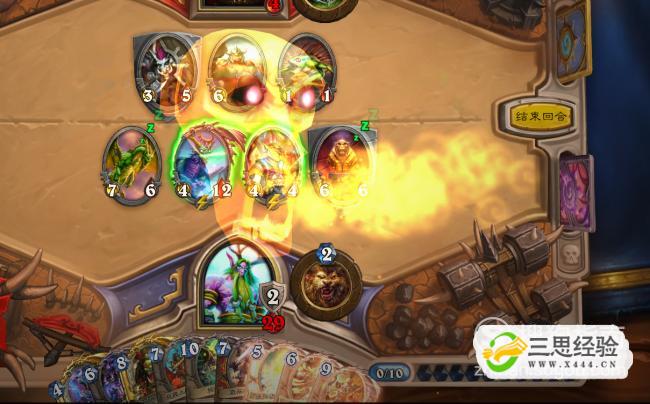Target the enemy minion with 6 attack
Image resolution: width=650 pixels, height=404 pixels.
(235, 68)
